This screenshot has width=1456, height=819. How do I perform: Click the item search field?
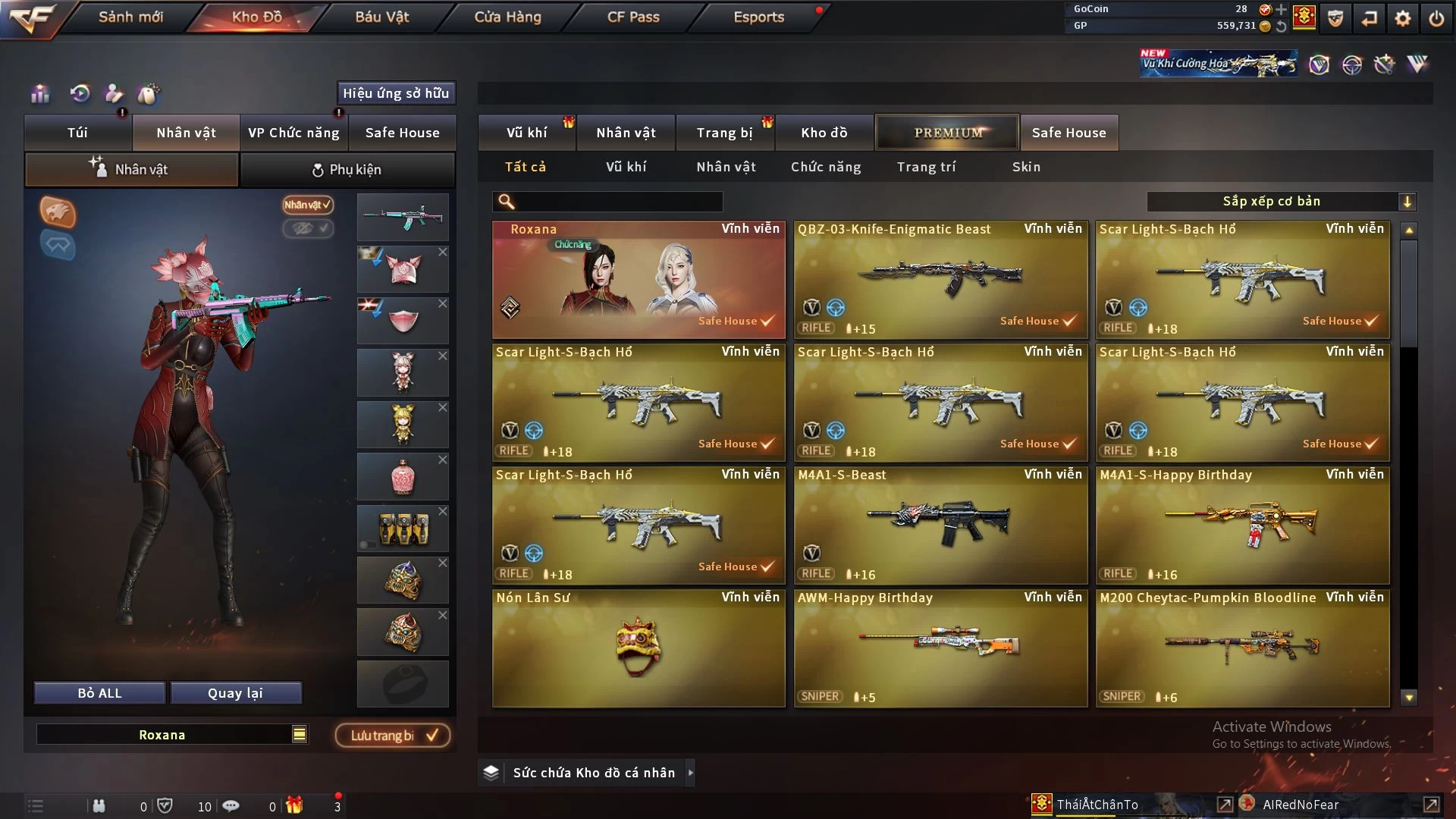point(618,202)
